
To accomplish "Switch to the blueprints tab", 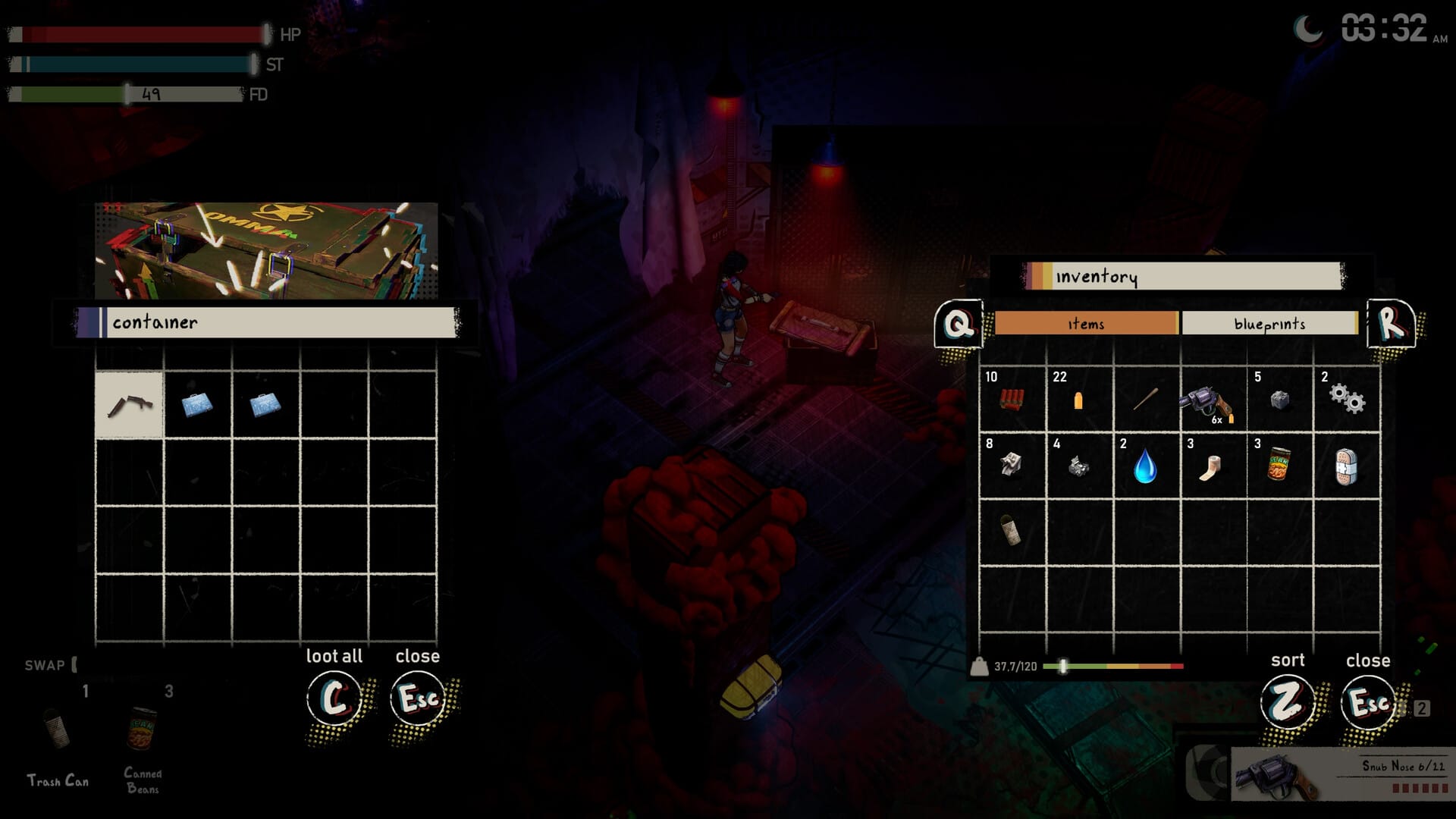I will coord(1269,324).
